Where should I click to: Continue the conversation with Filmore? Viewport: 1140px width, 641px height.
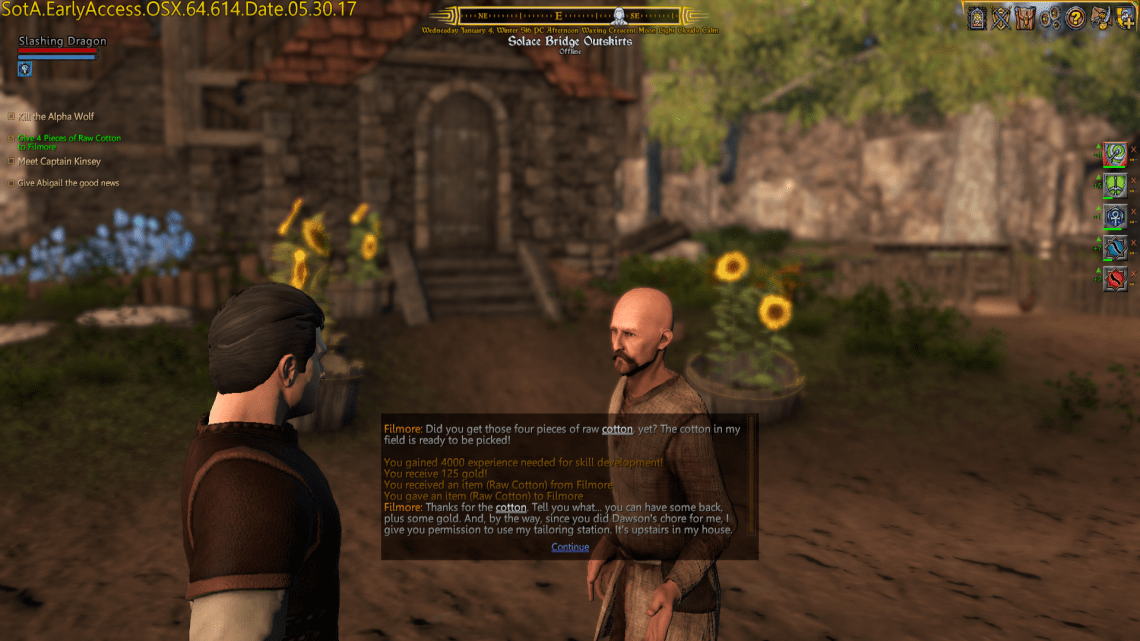(570, 547)
